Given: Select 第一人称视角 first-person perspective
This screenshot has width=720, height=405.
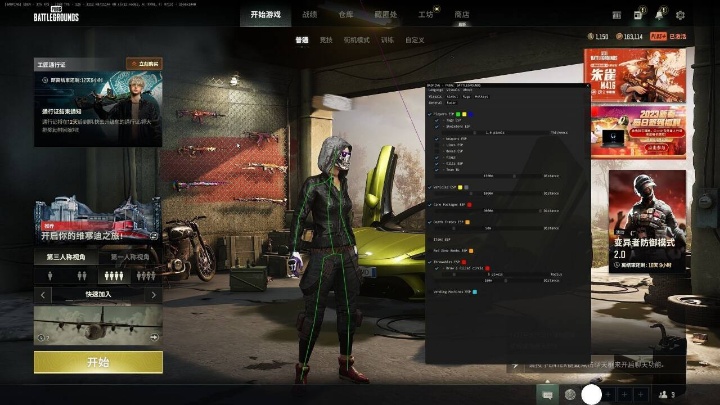Looking at the screenshot, I should coord(131,258).
